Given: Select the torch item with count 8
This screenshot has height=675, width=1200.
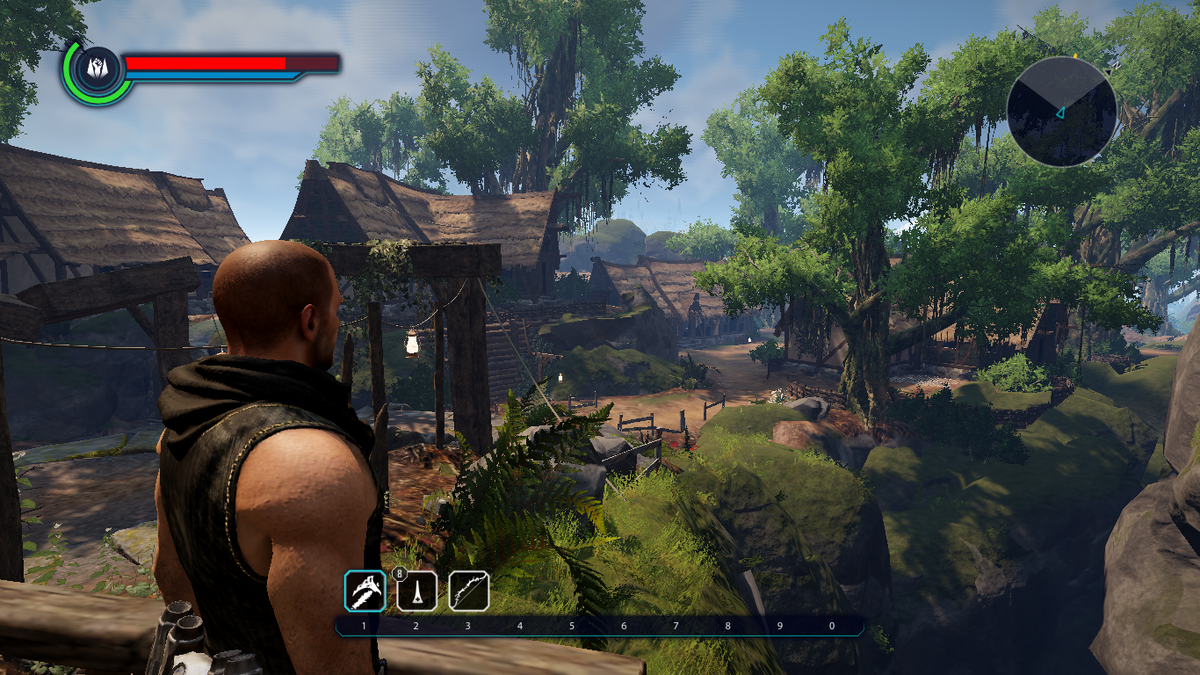Looking at the screenshot, I should [417, 591].
